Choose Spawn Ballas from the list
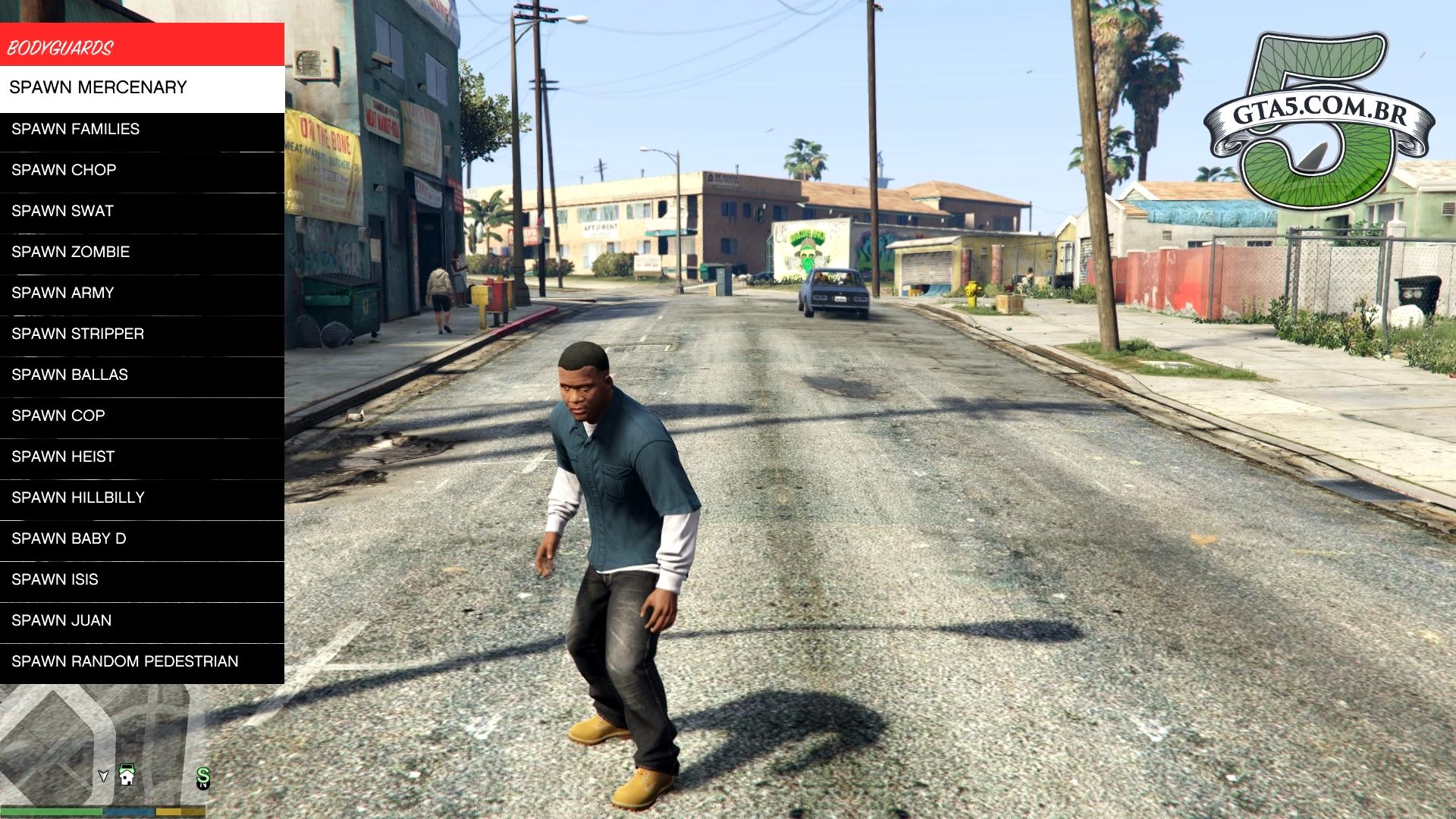The image size is (1456, 819). pyautogui.click(x=142, y=375)
